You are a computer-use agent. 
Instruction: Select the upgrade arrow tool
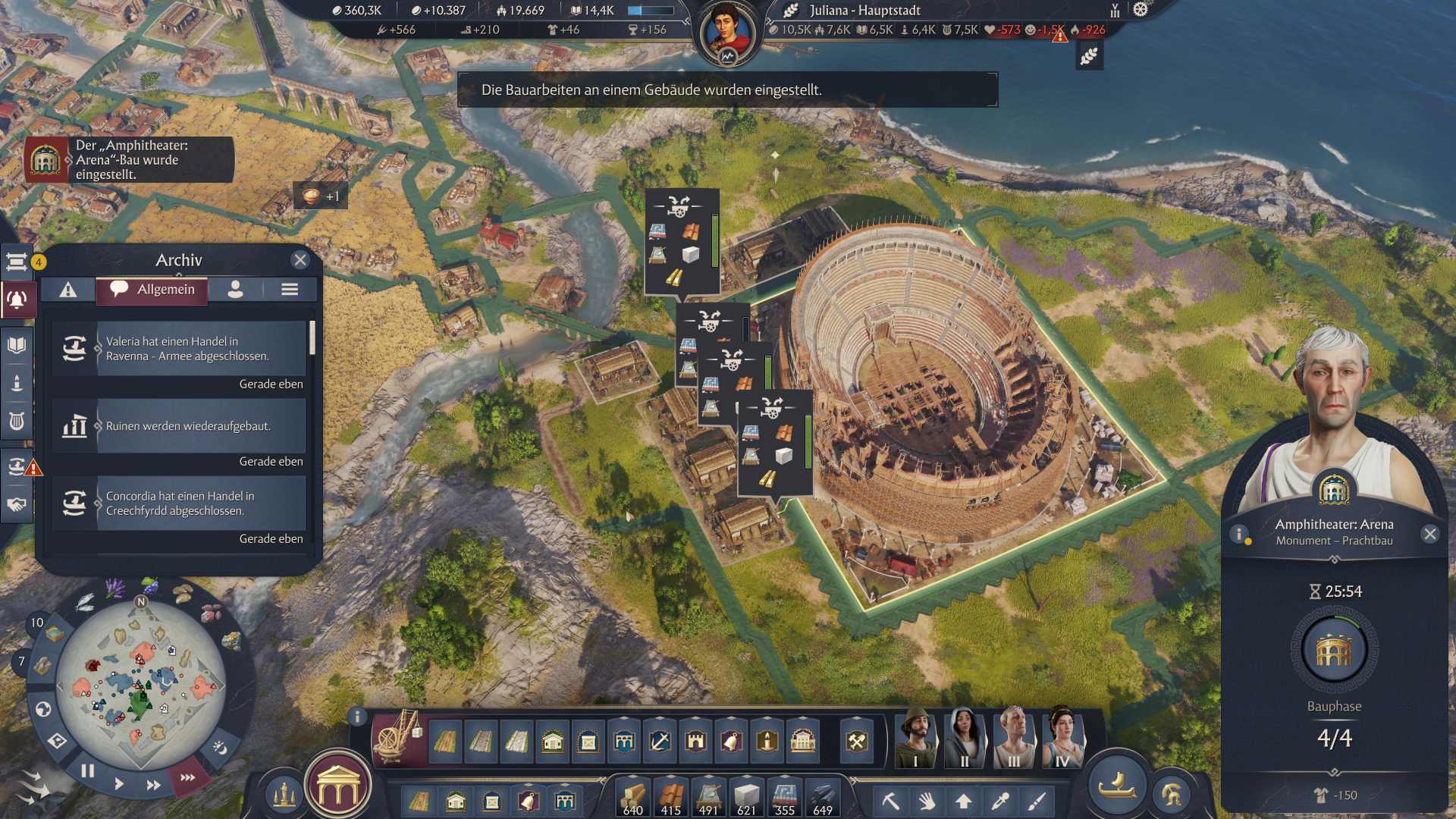(964, 801)
